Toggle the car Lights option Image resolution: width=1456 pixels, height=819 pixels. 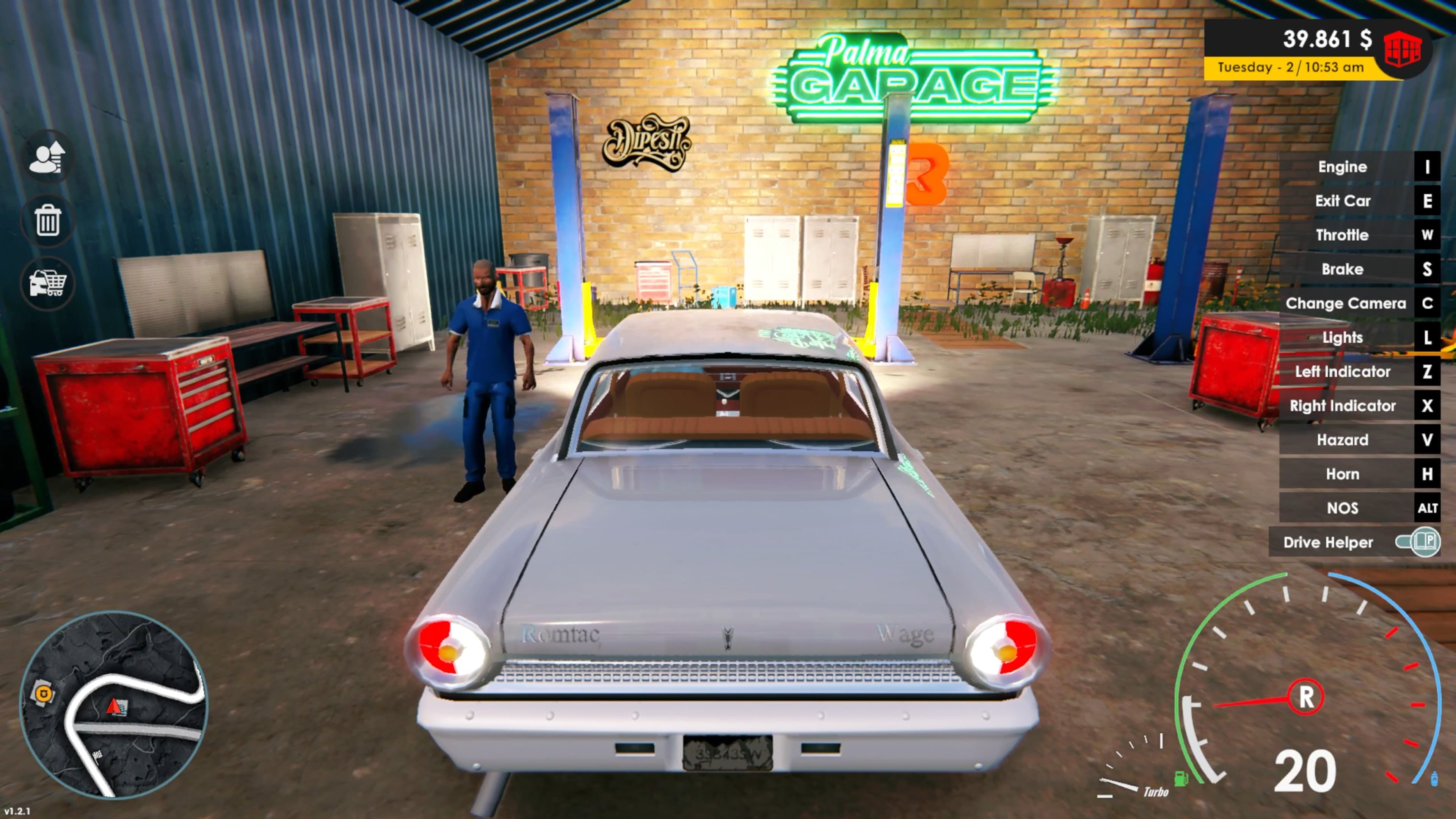(x=1342, y=337)
